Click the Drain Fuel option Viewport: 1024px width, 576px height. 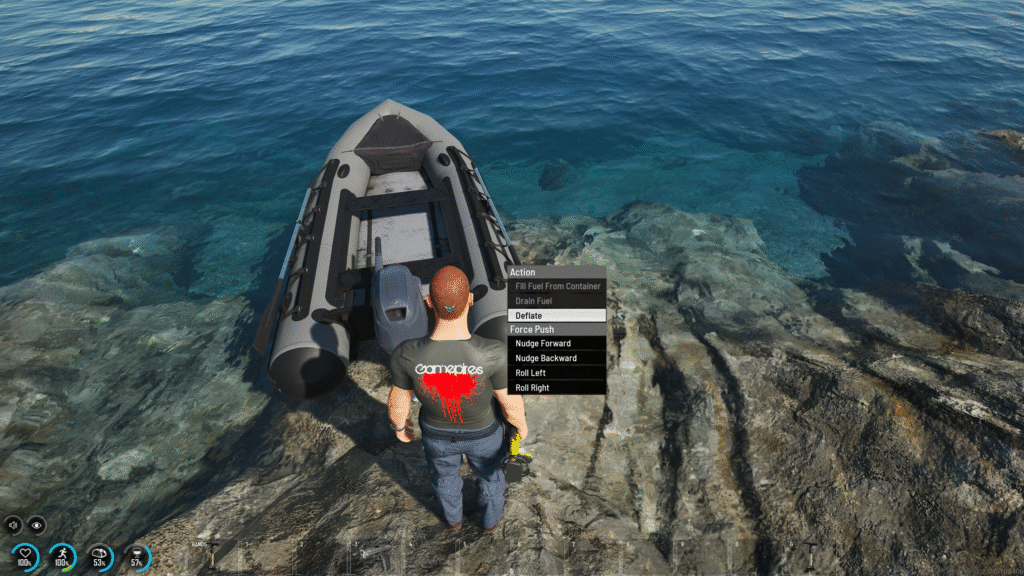pyautogui.click(x=556, y=300)
